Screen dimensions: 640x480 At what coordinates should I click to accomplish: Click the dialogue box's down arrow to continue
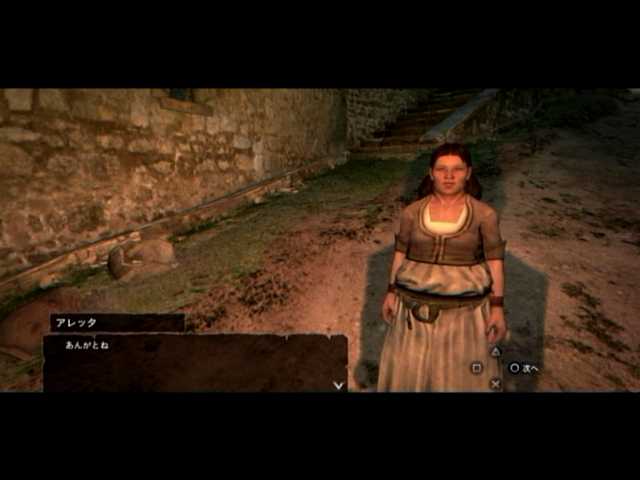[x=338, y=384]
